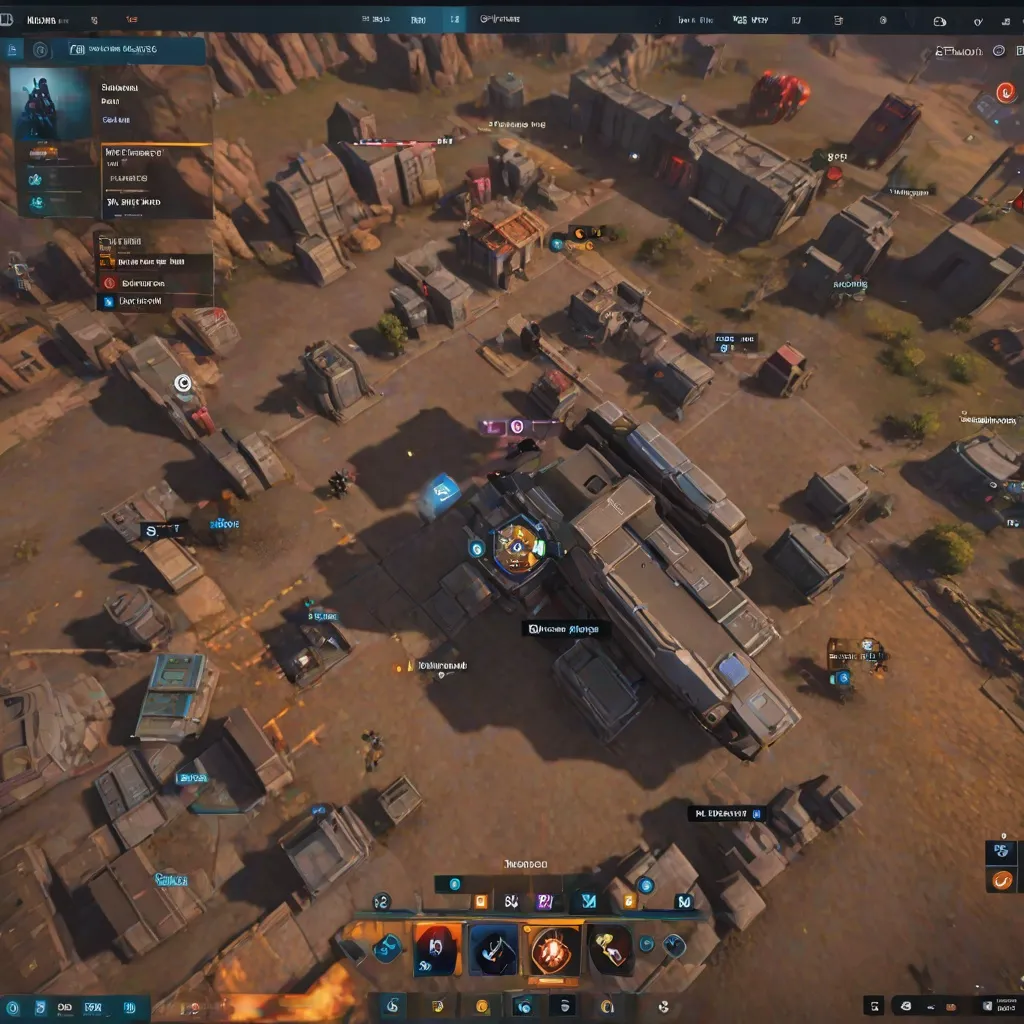Click the purple rune icon above the ability bar
This screenshot has height=1024, width=1024.
pyautogui.click(x=545, y=902)
